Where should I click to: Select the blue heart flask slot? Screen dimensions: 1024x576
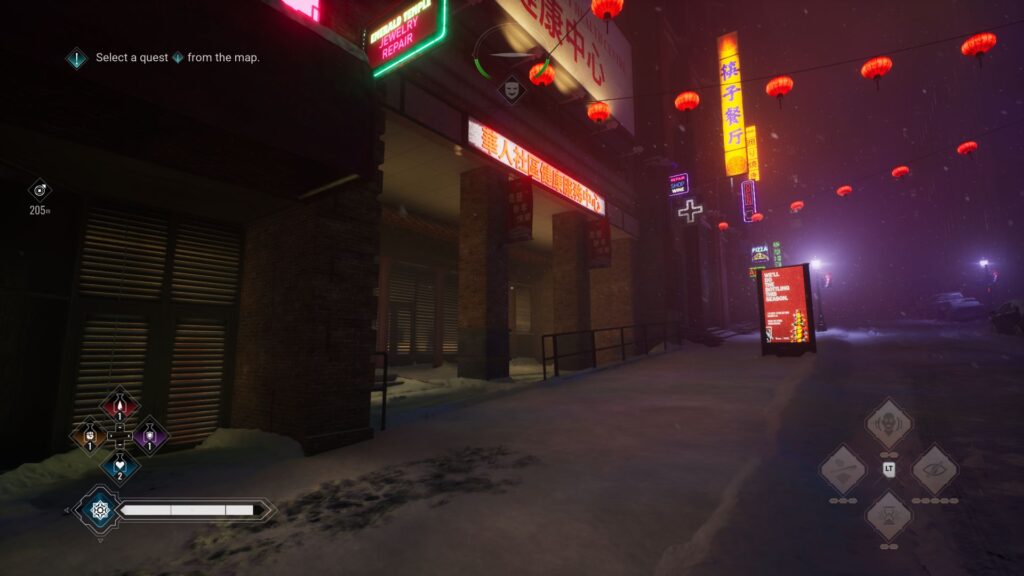click(120, 465)
